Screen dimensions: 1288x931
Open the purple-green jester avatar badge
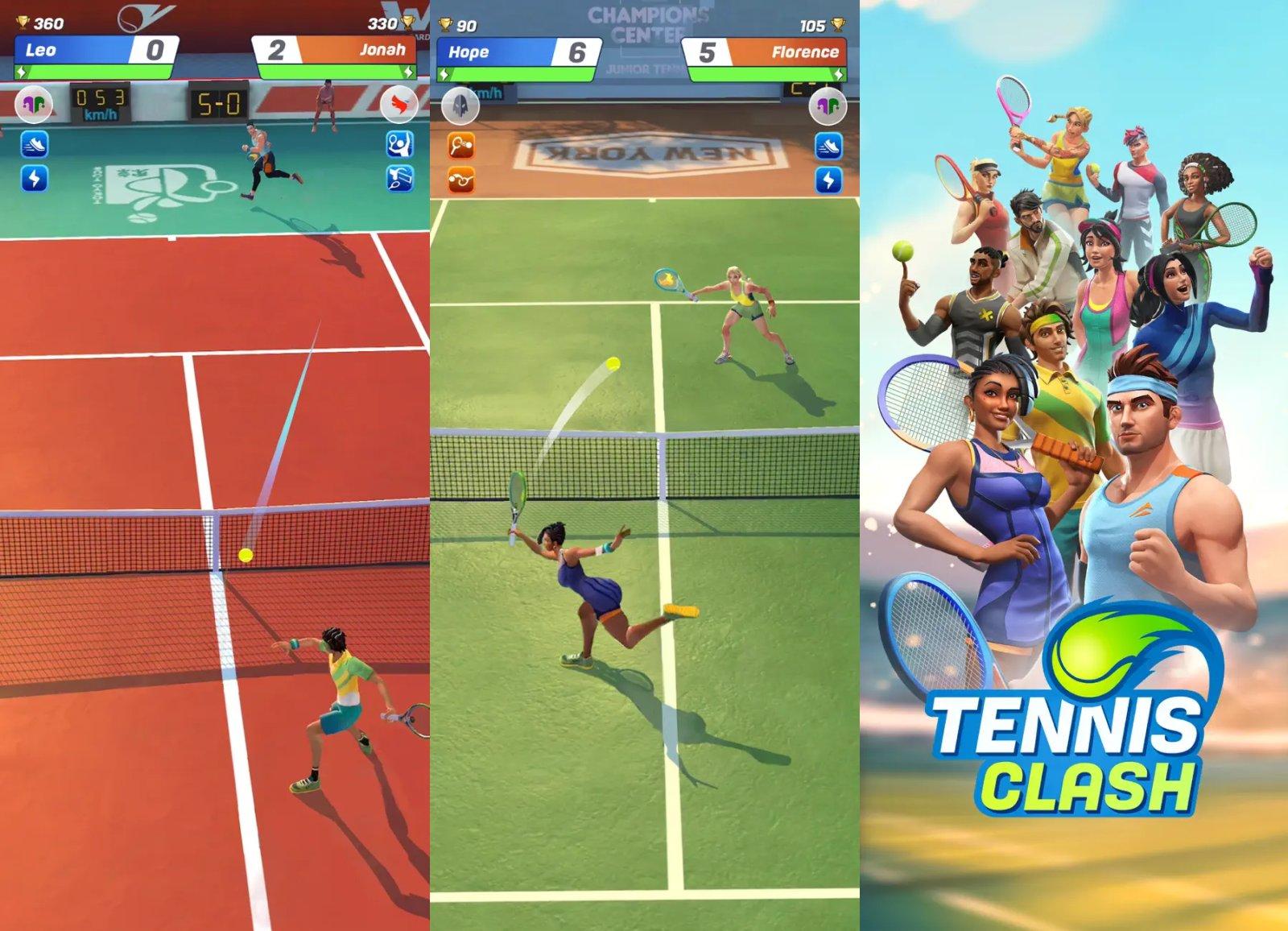point(34,103)
